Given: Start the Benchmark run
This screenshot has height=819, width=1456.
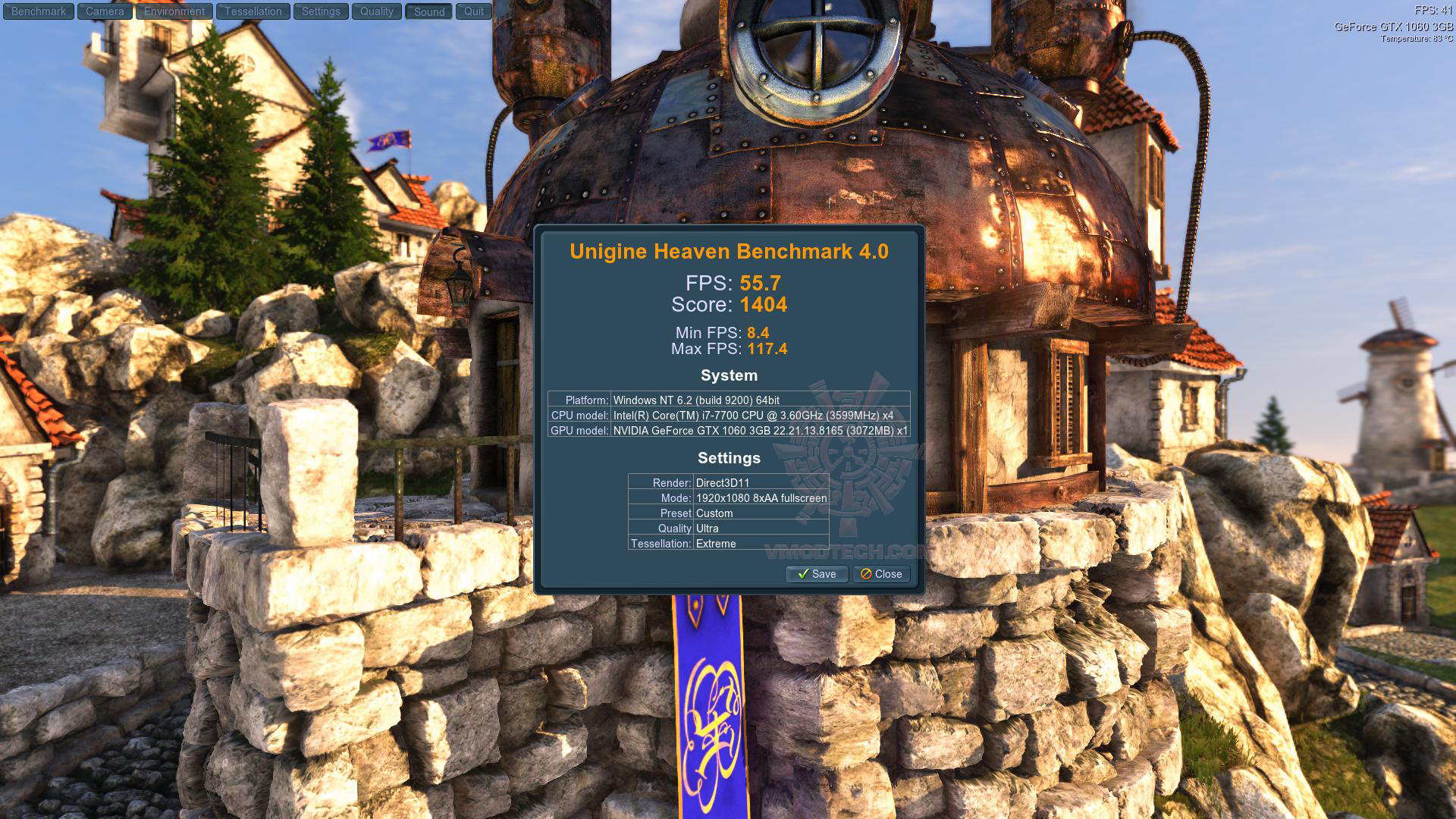Looking at the screenshot, I should [39, 11].
